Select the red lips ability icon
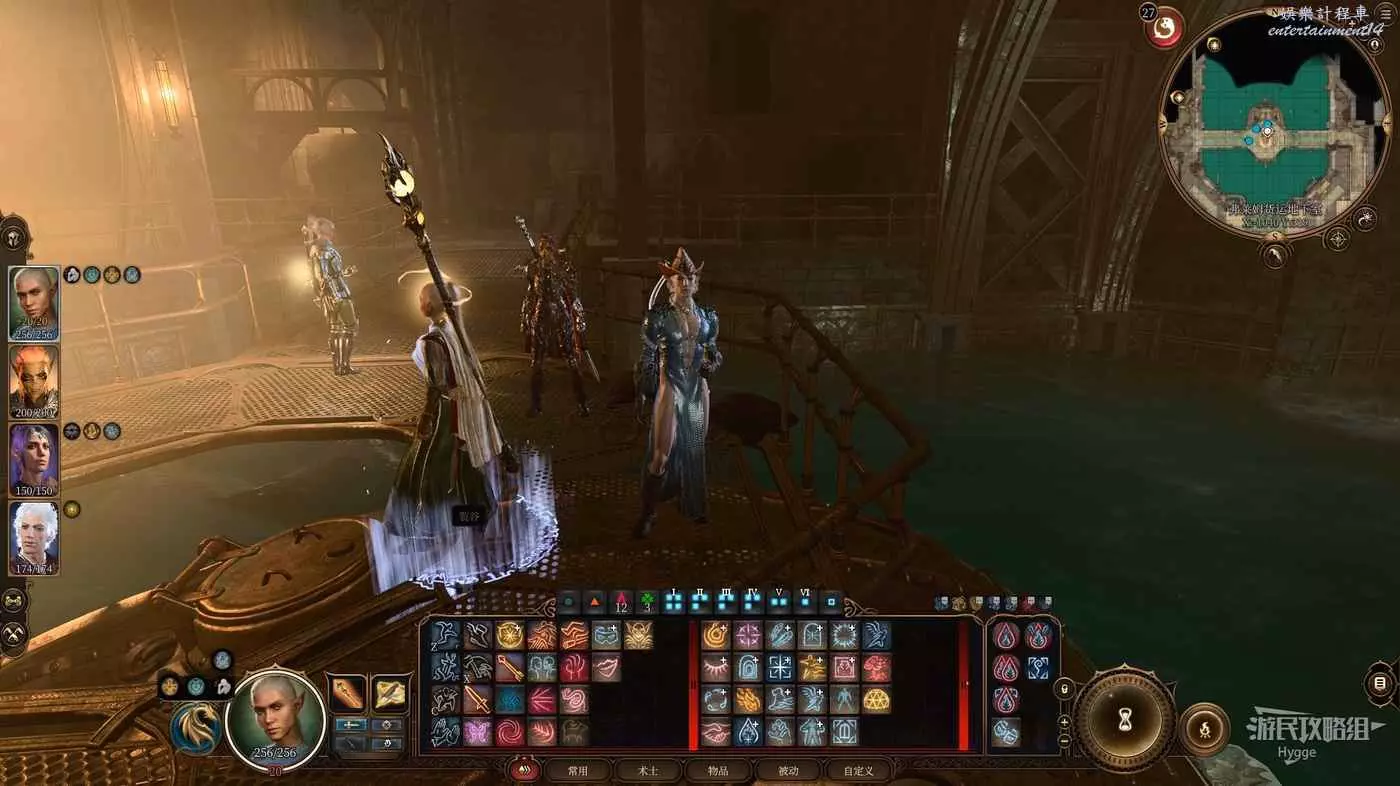The image size is (1400, 786). coord(607,668)
